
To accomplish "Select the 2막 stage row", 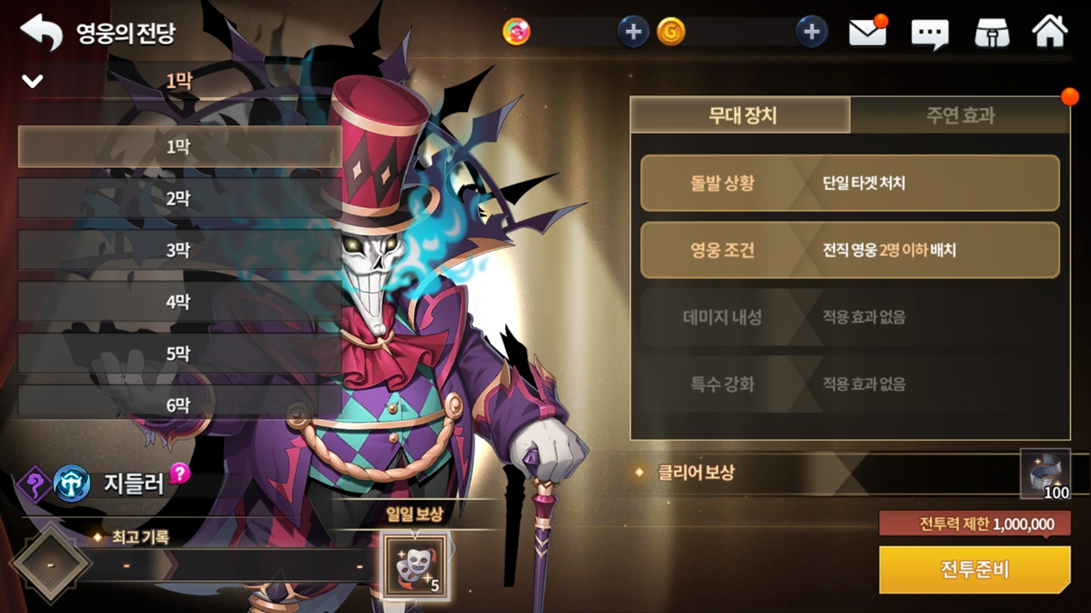I will pyautogui.click(x=179, y=198).
